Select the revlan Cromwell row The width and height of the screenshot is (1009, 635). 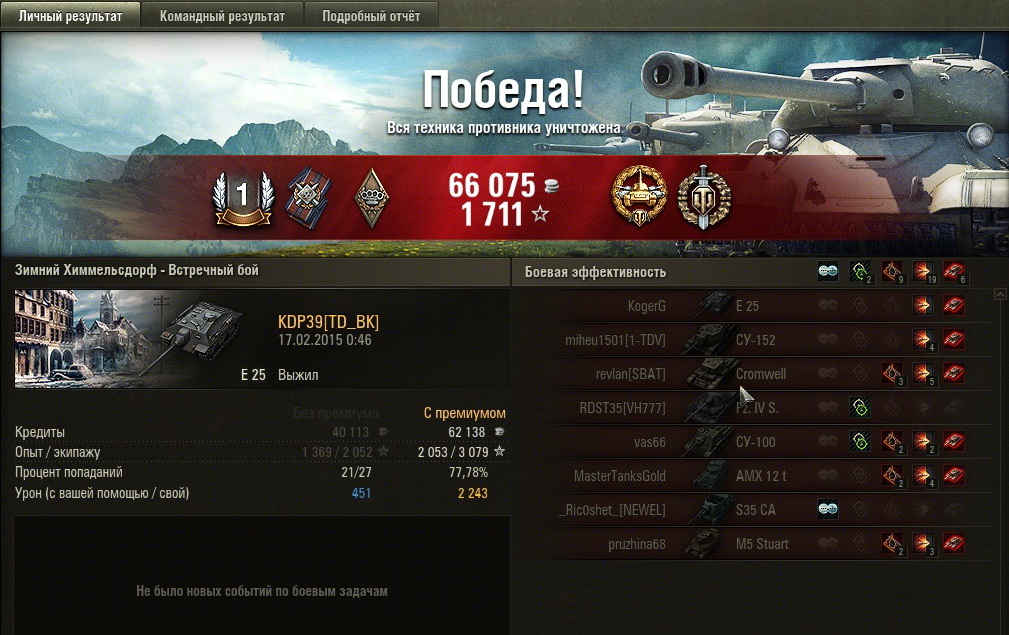click(750, 374)
